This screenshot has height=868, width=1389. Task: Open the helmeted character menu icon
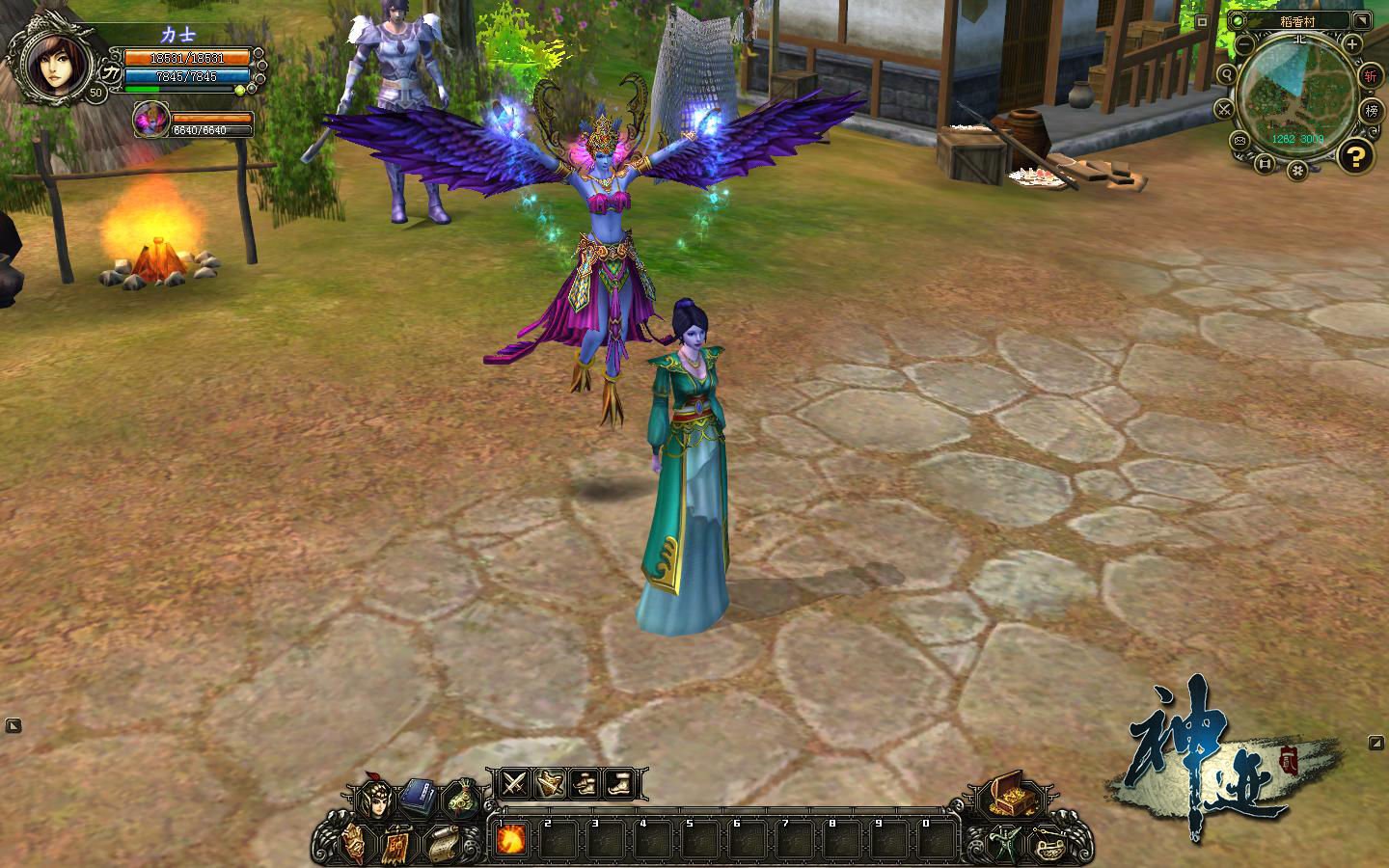[x=375, y=799]
